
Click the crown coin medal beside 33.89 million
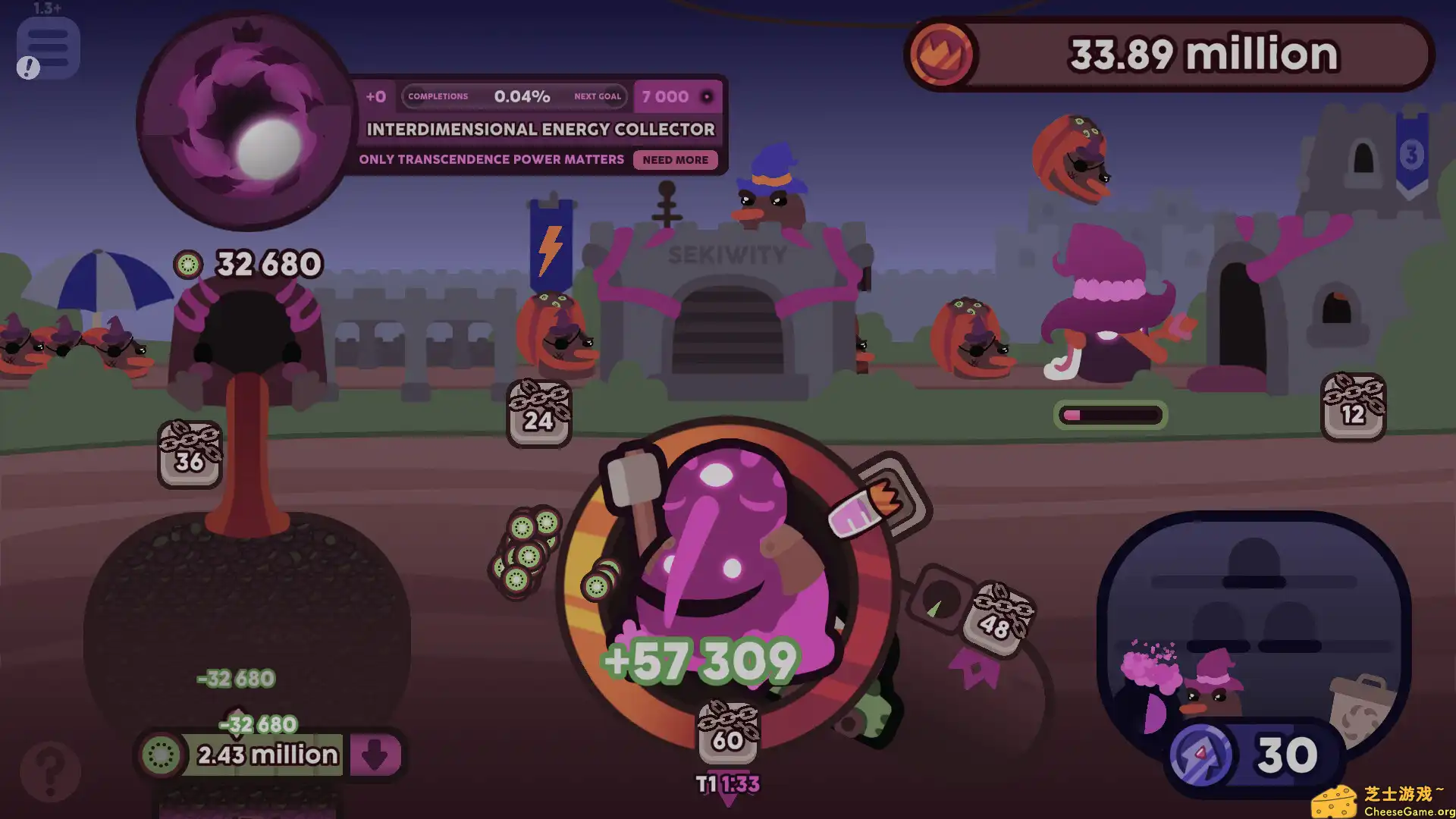[941, 53]
